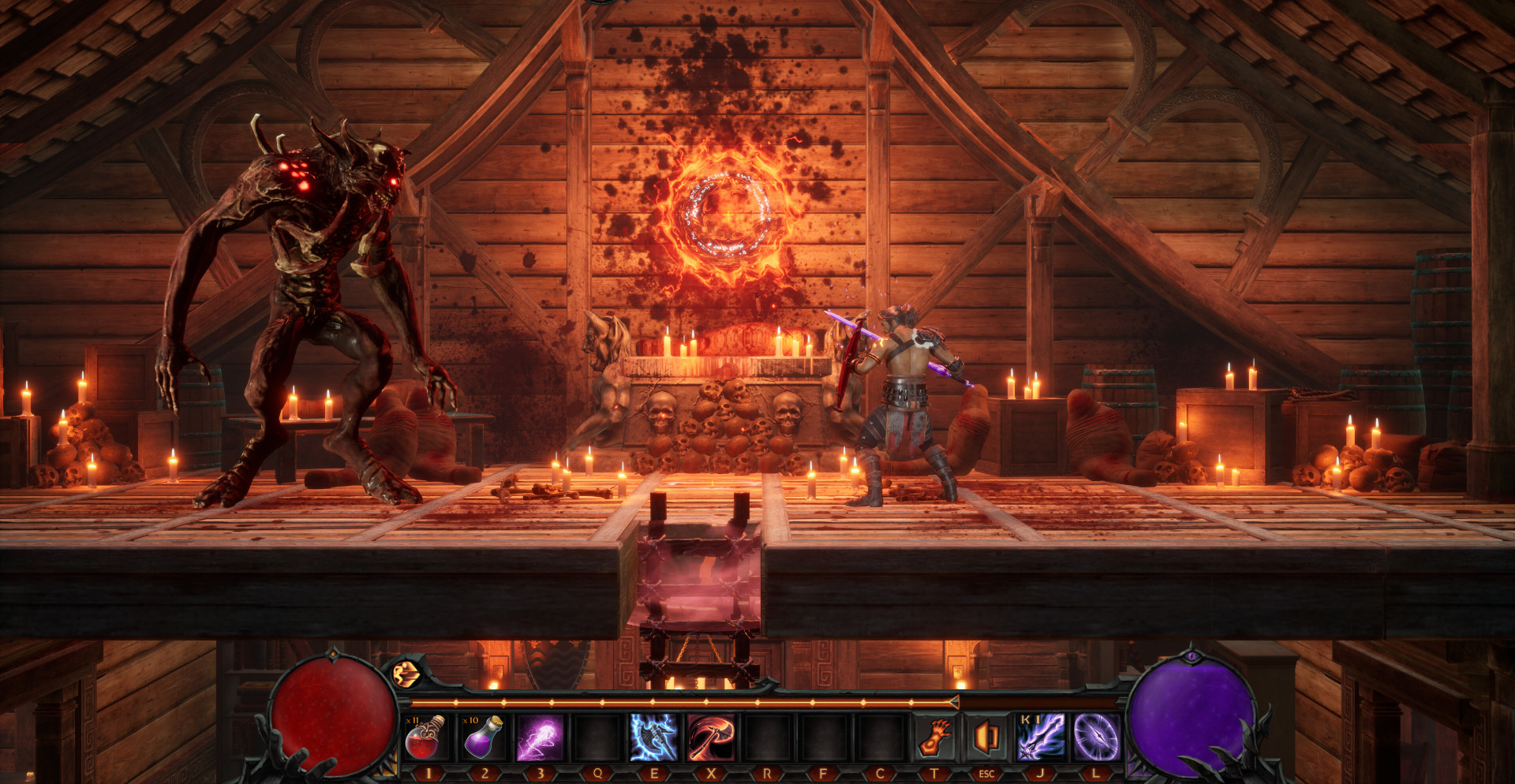Viewport: 1515px width, 784px height.
Task: Select the purple lightning sword attack
Action: point(1041,737)
